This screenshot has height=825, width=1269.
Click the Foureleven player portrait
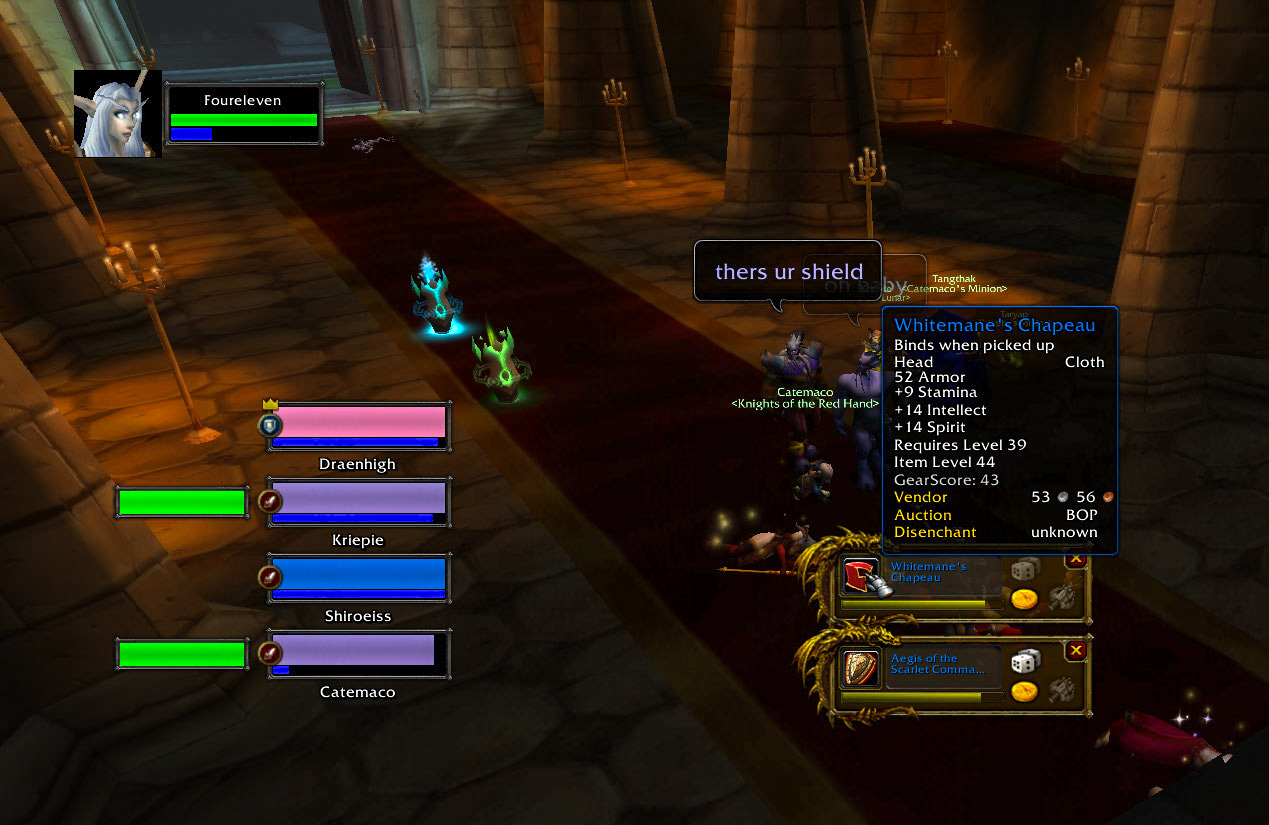pyautogui.click(x=118, y=115)
